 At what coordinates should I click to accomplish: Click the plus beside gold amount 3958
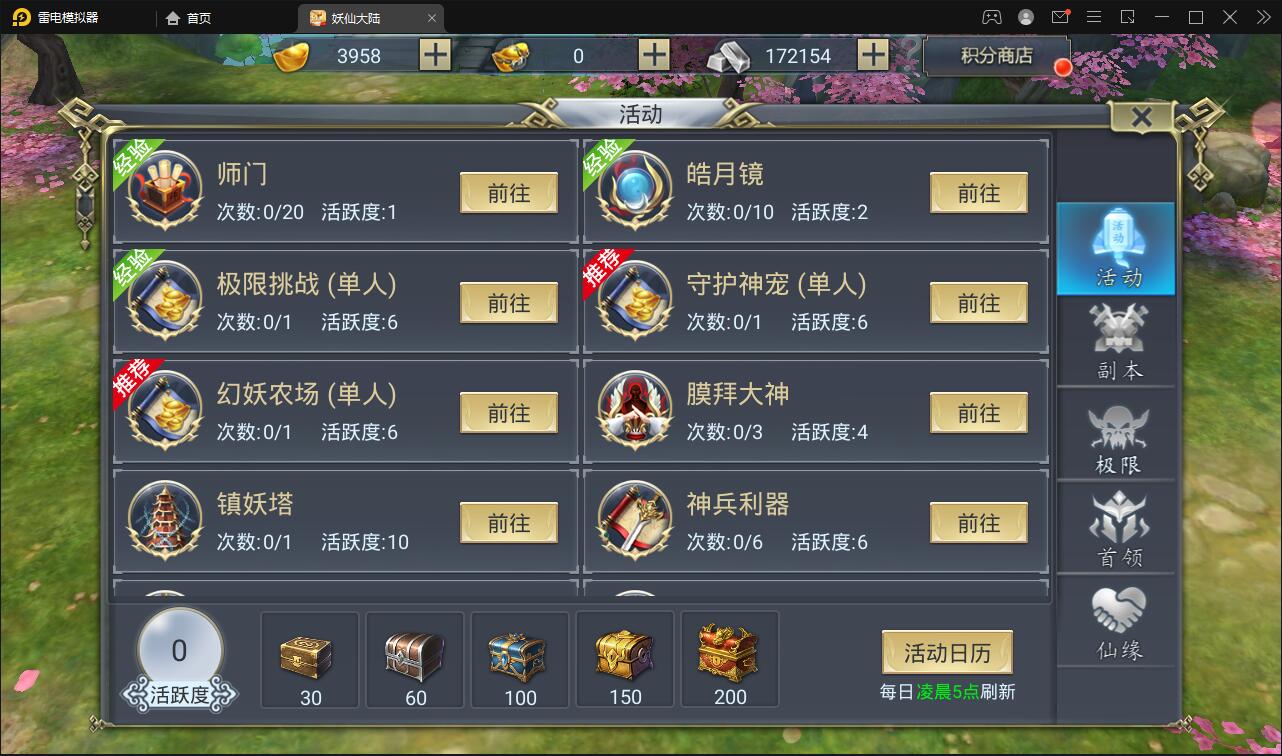click(x=433, y=55)
